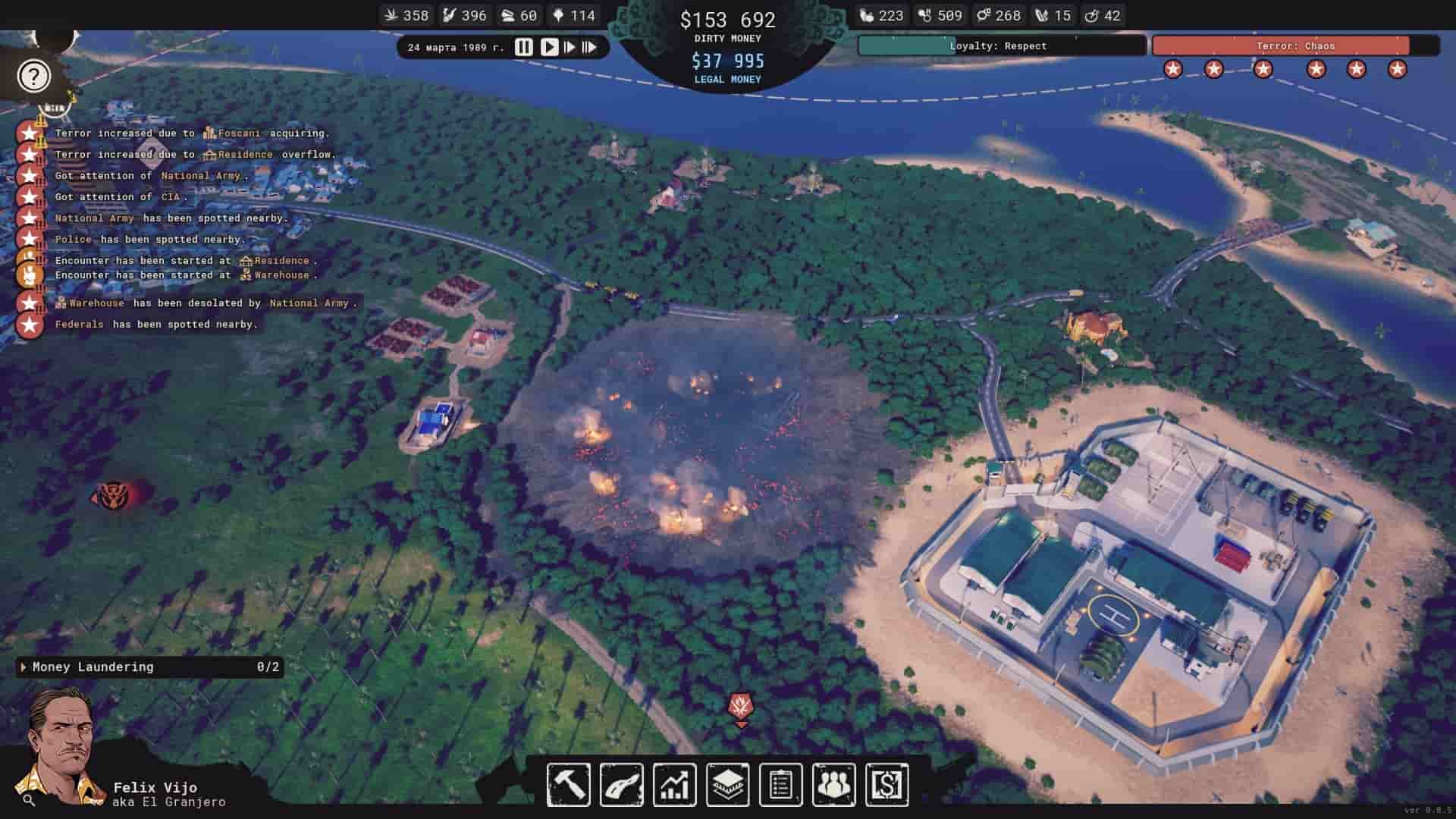Screen dimensions: 1456x819
Task: Open the hammer build menu
Action: coord(569,784)
